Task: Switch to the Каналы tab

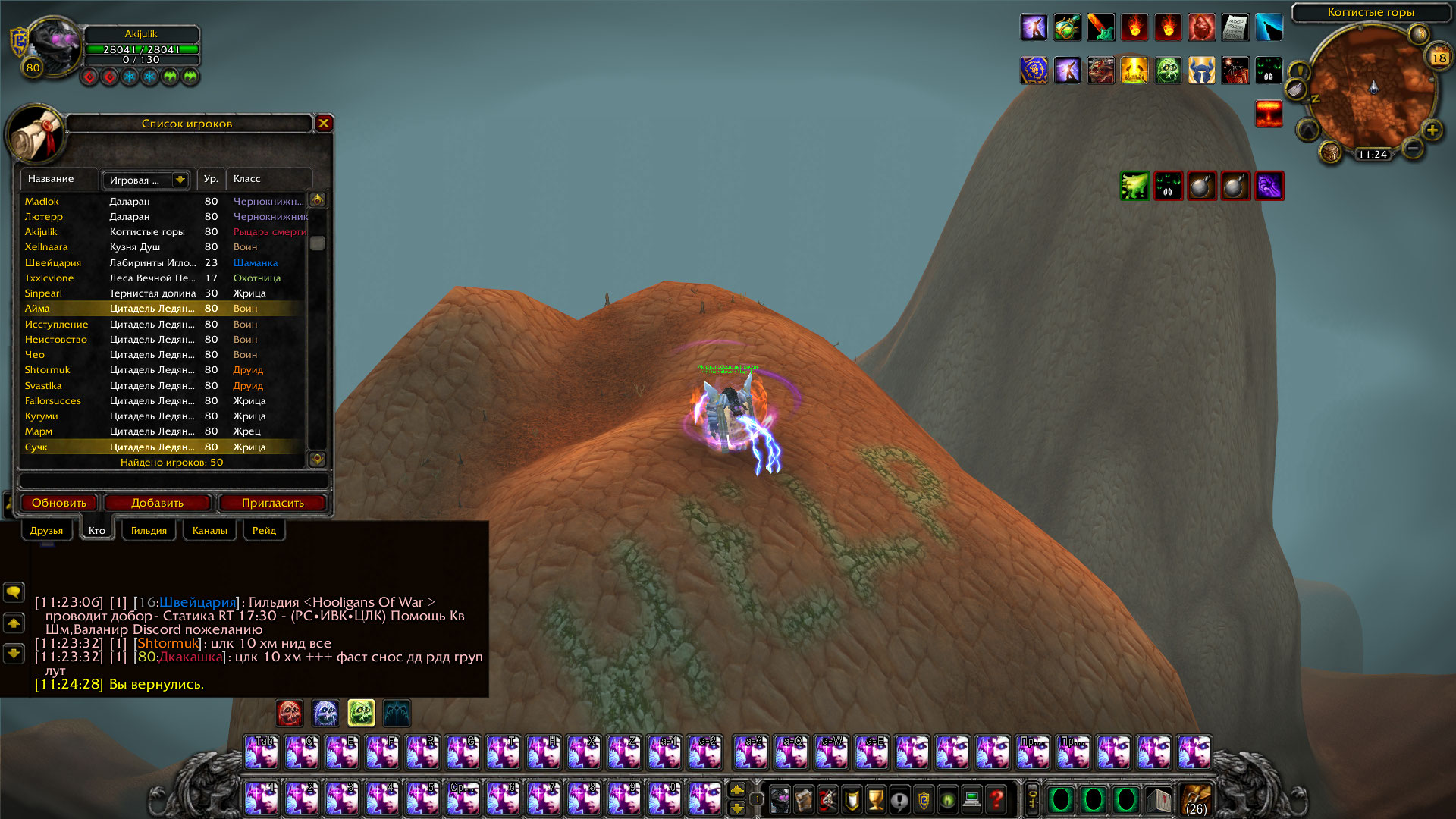Action: pos(209,530)
